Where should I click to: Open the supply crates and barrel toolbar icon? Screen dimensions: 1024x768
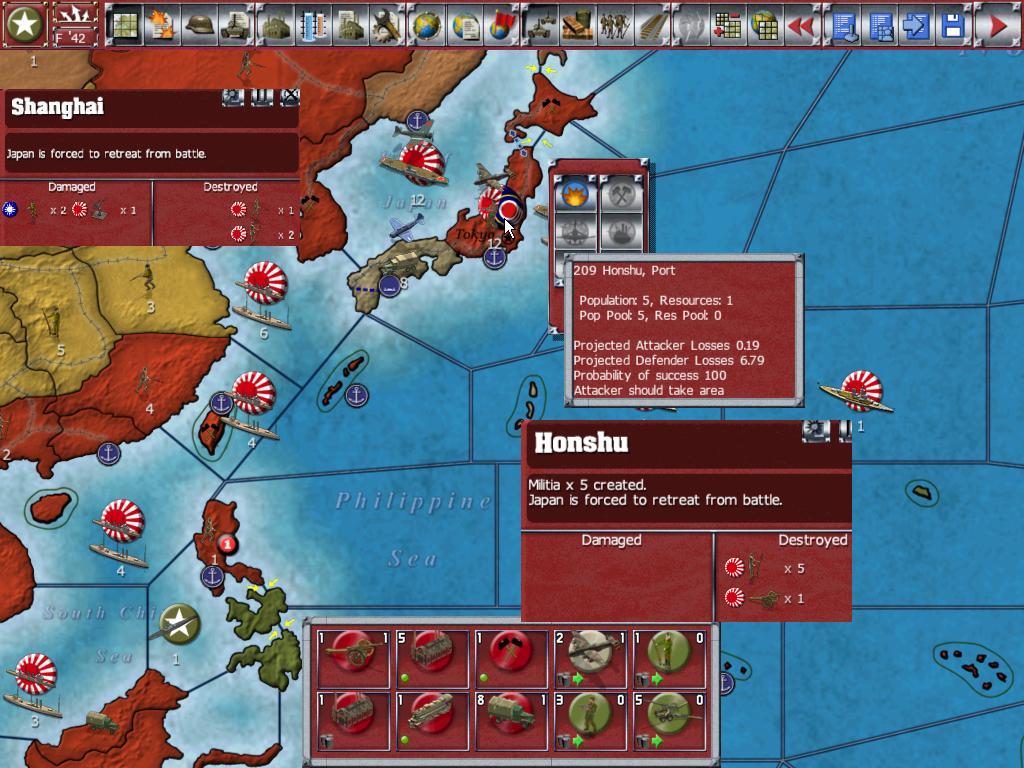[577, 25]
